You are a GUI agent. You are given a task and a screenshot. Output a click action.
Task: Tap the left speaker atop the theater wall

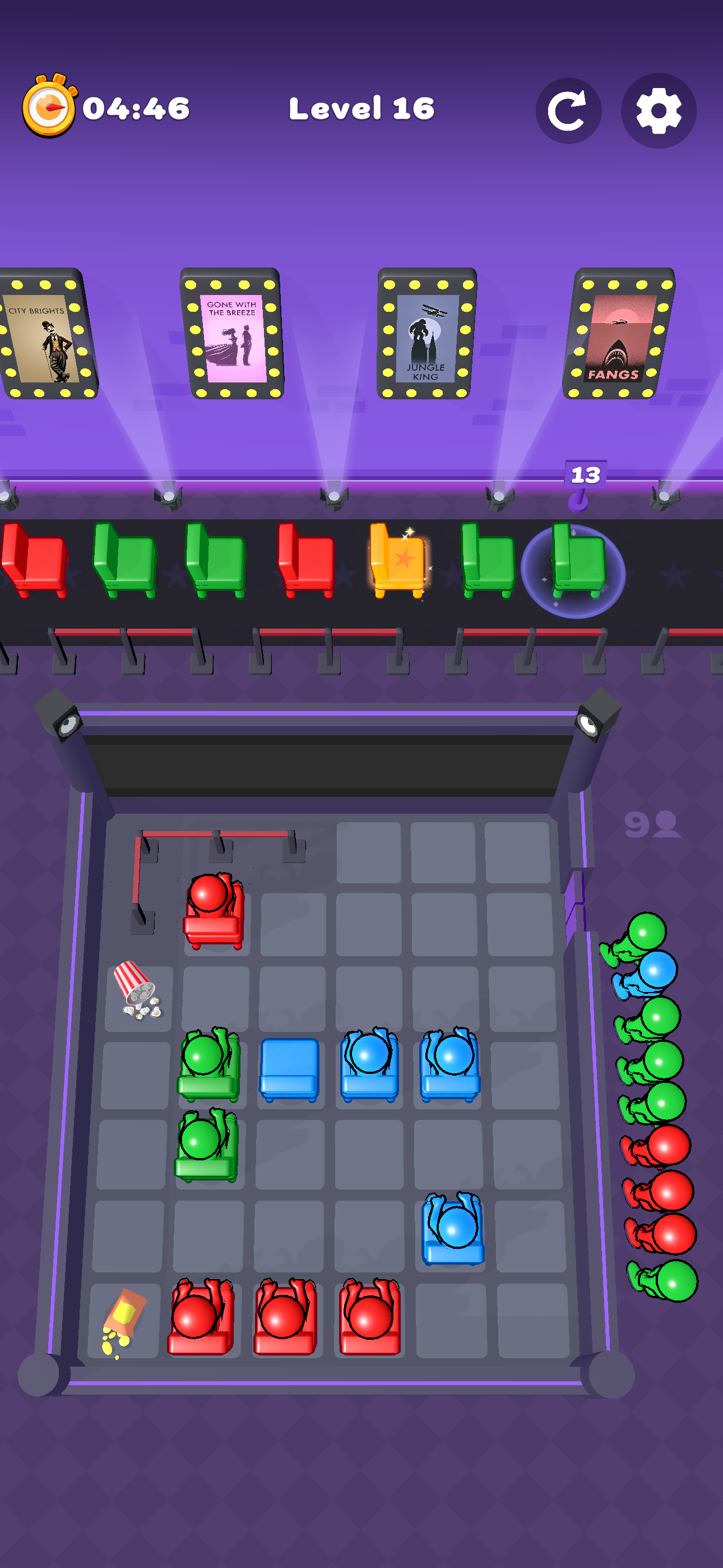click(58, 721)
